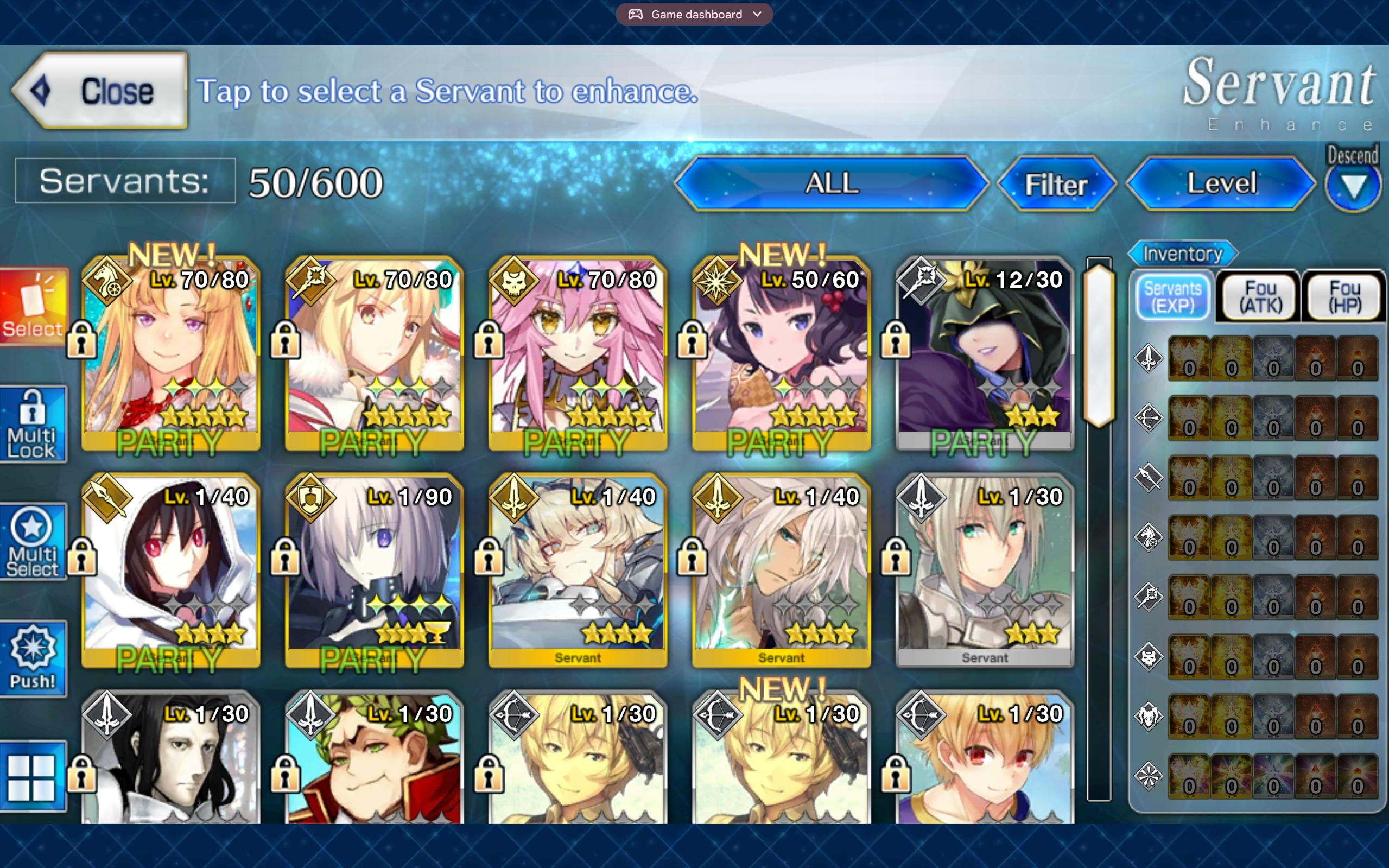Image resolution: width=1389 pixels, height=868 pixels.
Task: Switch the grid layout view icon
Action: (x=31, y=777)
